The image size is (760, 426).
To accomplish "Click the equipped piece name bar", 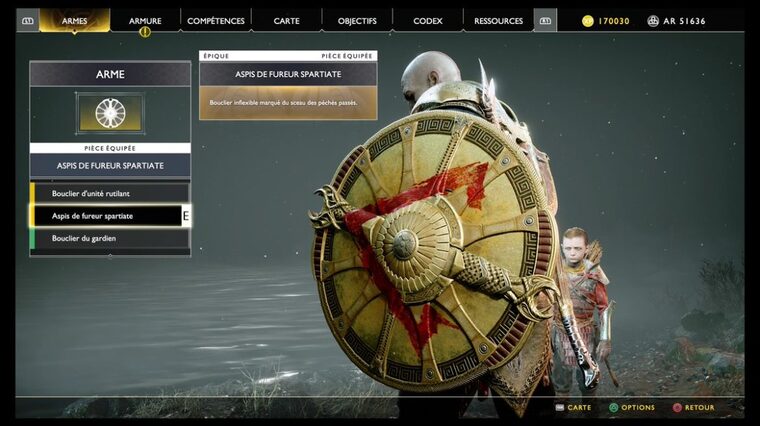I will coord(110,165).
